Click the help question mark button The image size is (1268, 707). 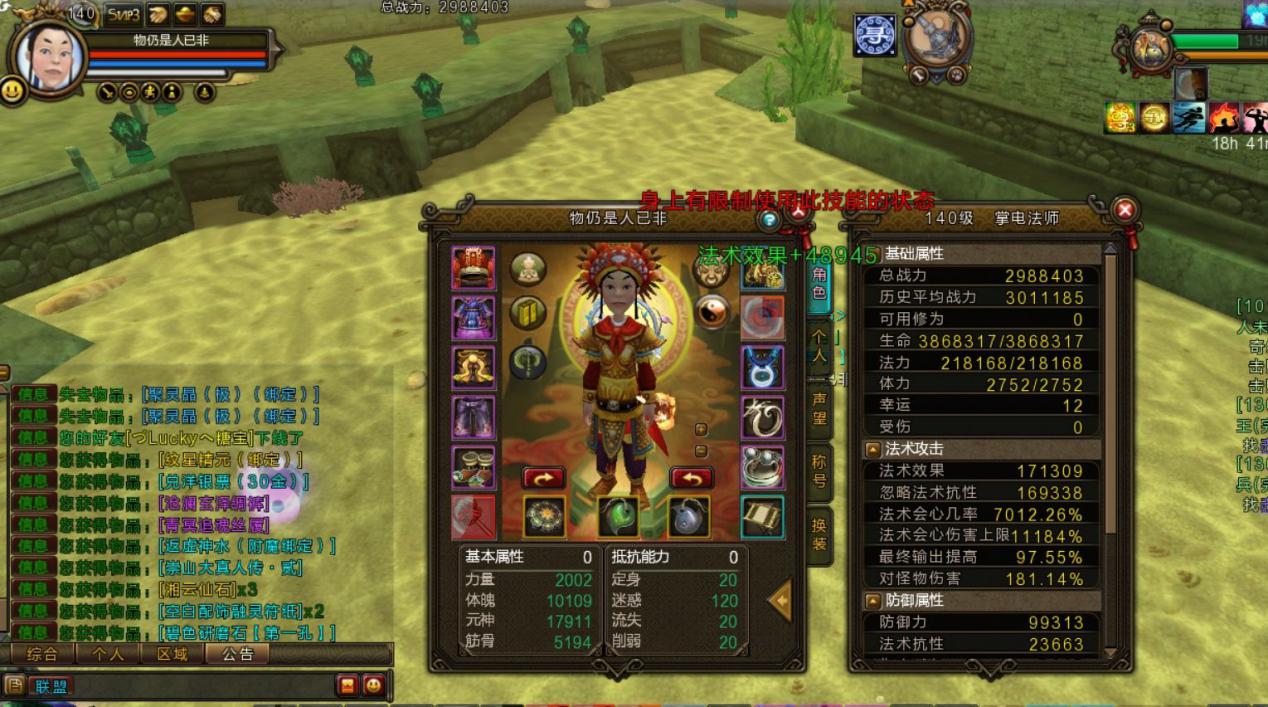[768, 219]
